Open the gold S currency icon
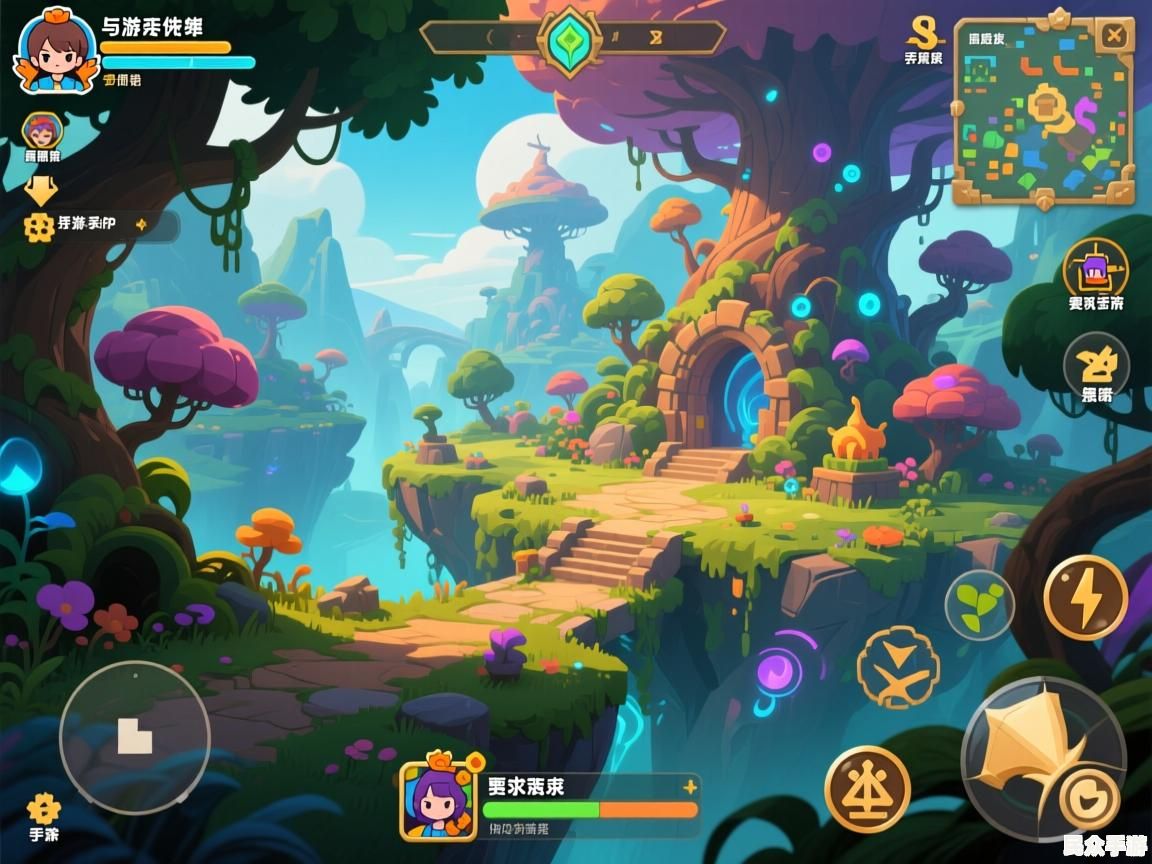This screenshot has width=1152, height=864. [x=922, y=31]
